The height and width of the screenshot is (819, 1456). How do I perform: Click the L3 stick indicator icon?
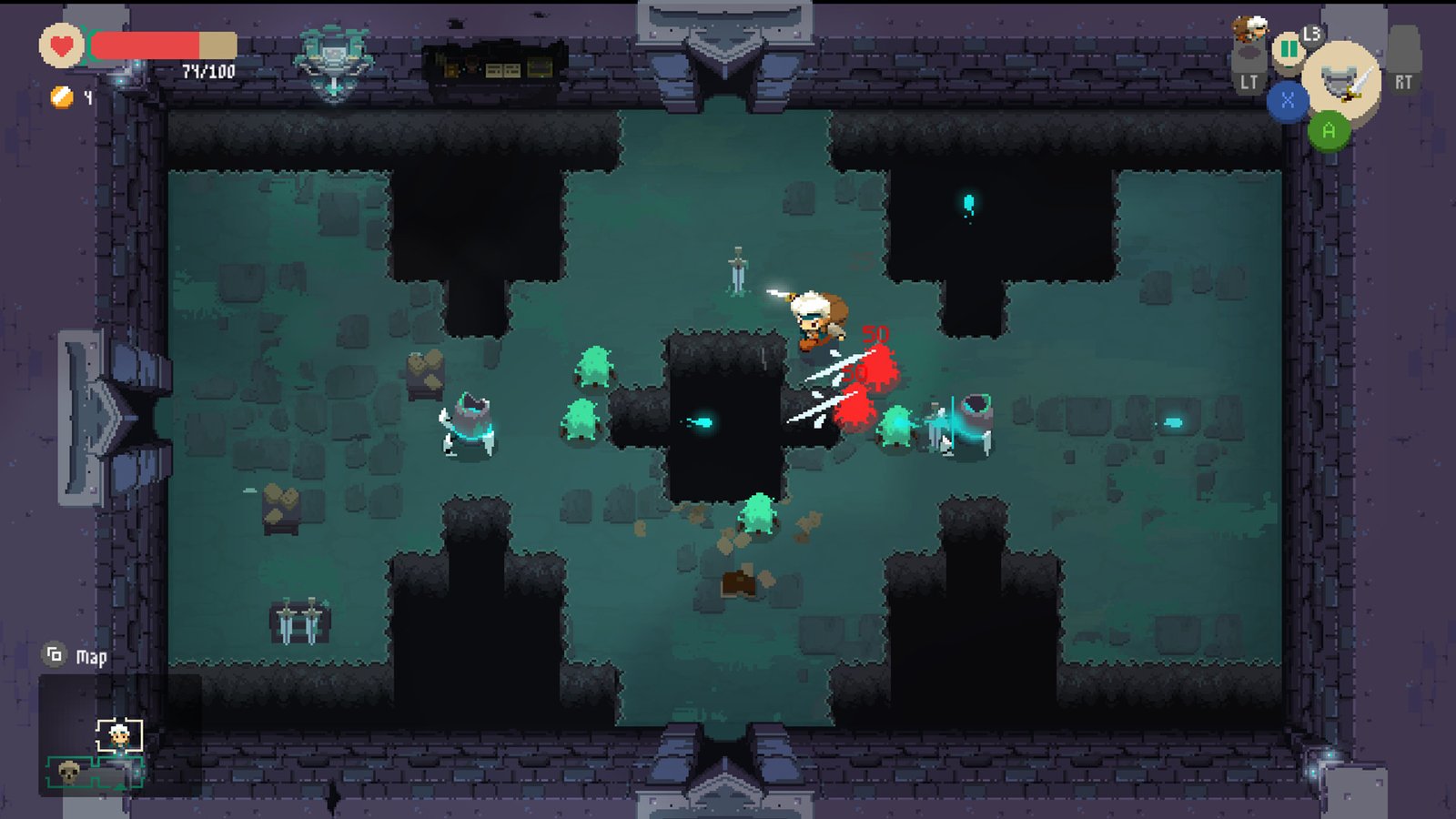[1313, 35]
